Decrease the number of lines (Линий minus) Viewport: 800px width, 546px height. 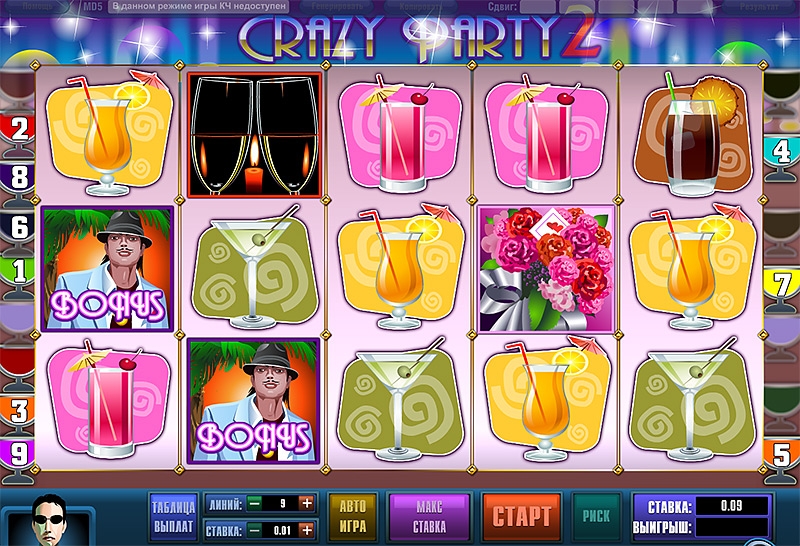pos(255,503)
